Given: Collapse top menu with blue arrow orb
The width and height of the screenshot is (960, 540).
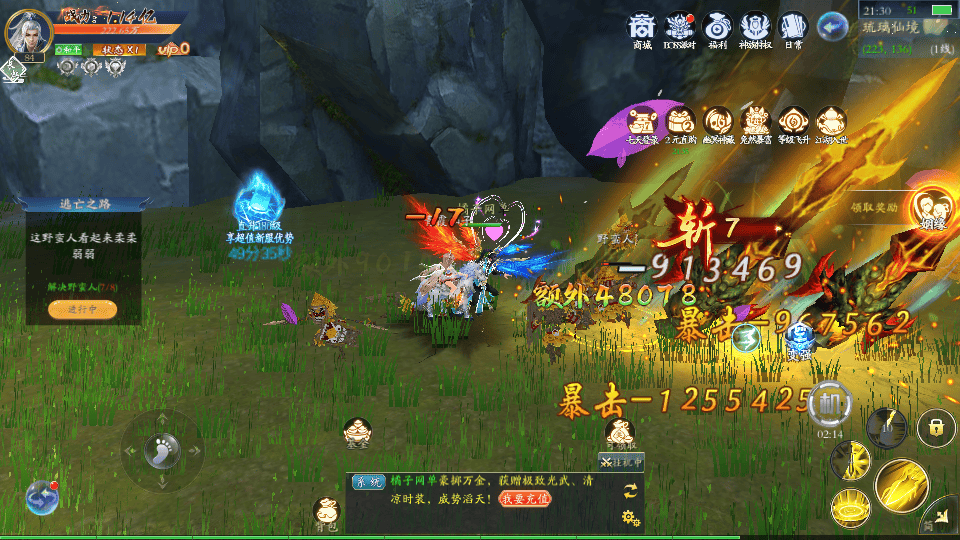Looking at the screenshot, I should (x=831, y=26).
